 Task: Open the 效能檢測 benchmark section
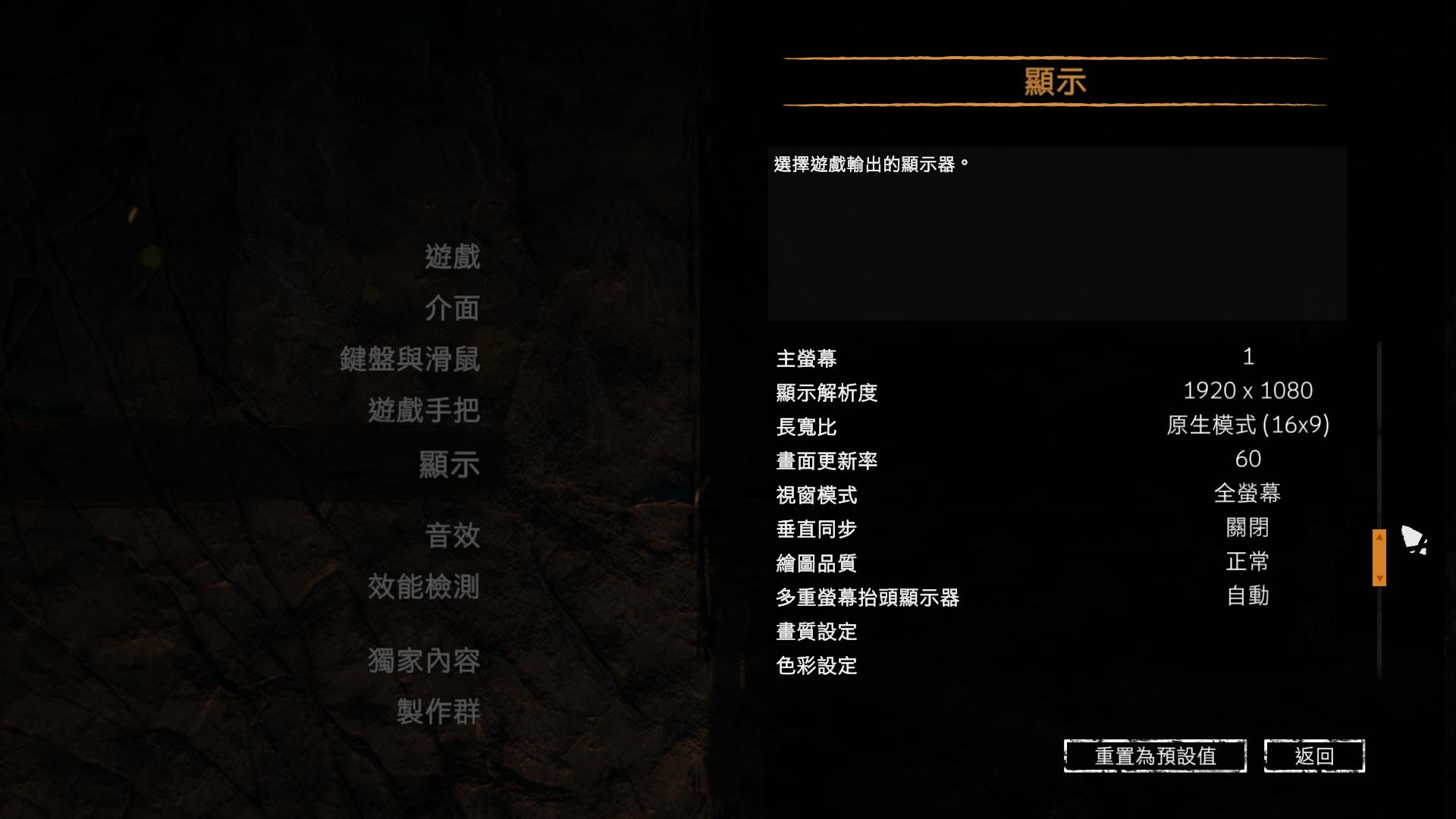click(423, 588)
